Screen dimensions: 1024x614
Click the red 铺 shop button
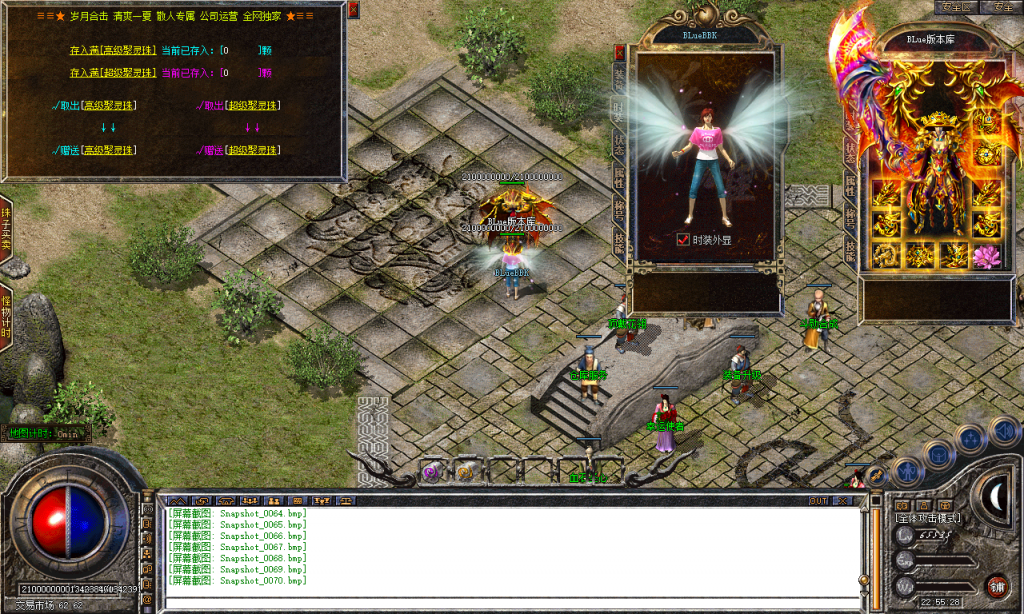click(996, 585)
